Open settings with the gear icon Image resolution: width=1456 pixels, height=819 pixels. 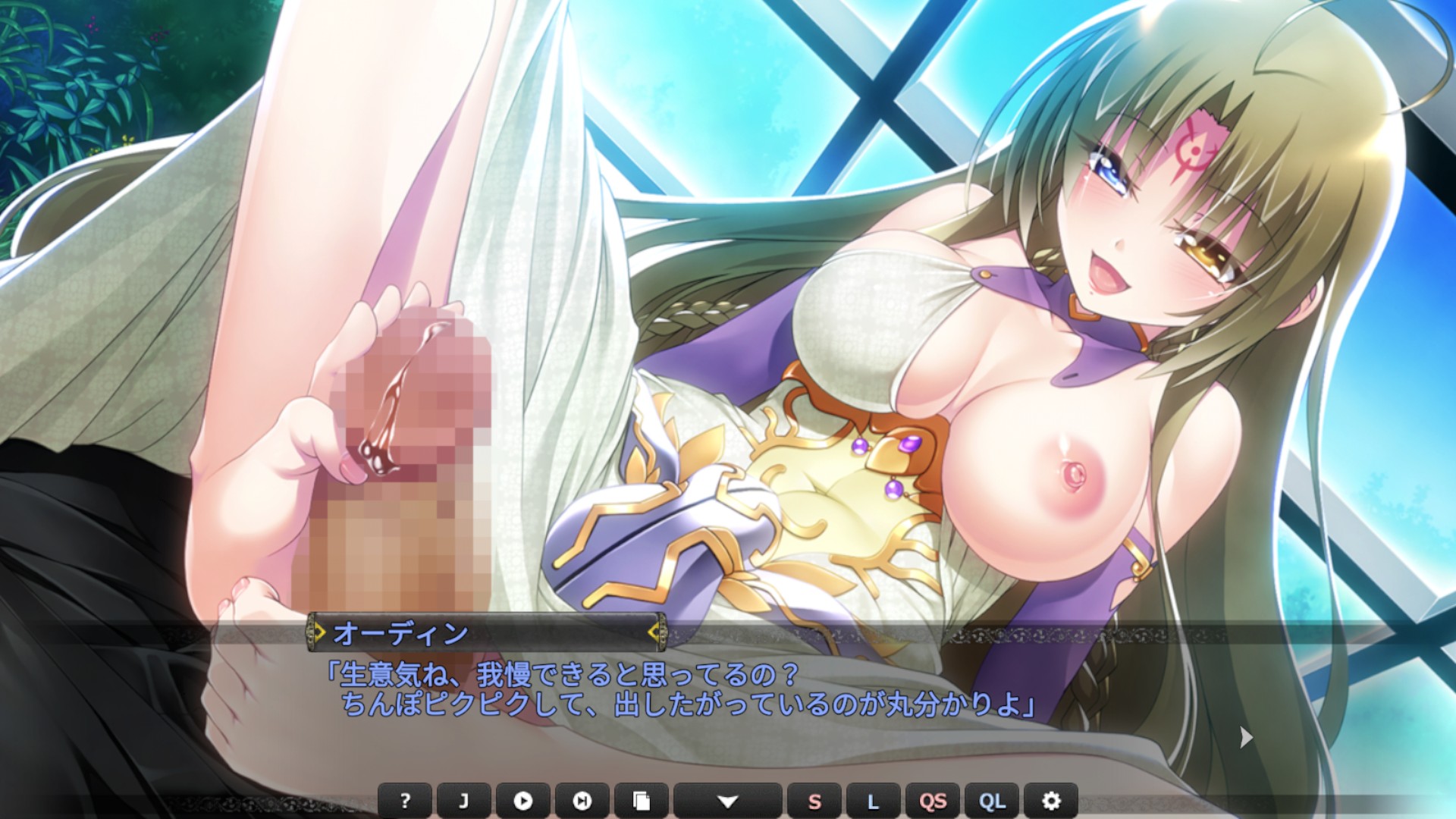(x=1051, y=801)
